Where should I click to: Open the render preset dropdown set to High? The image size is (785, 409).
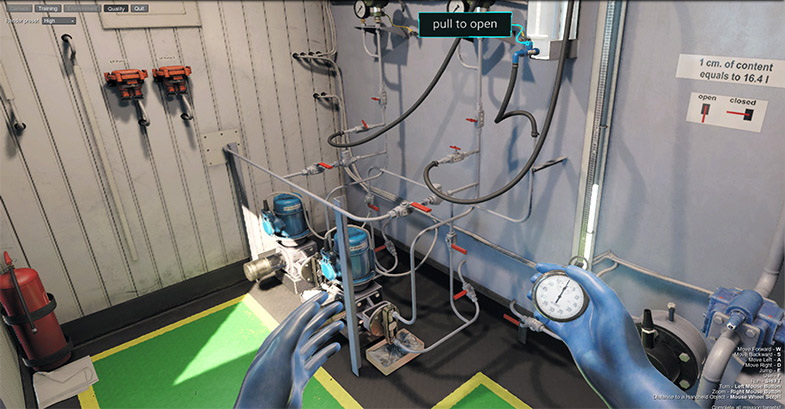(59, 20)
